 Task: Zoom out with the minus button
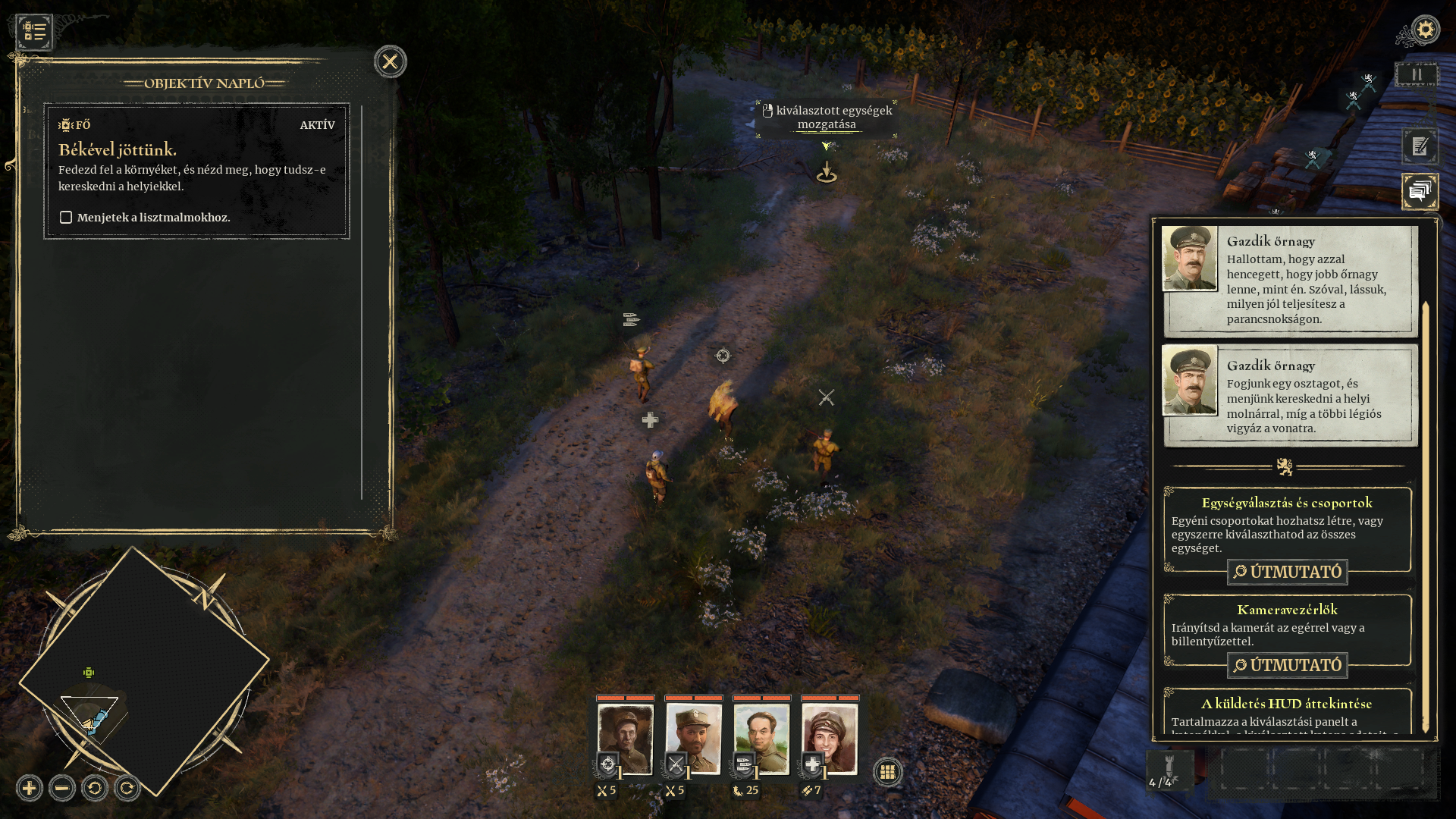point(62,788)
